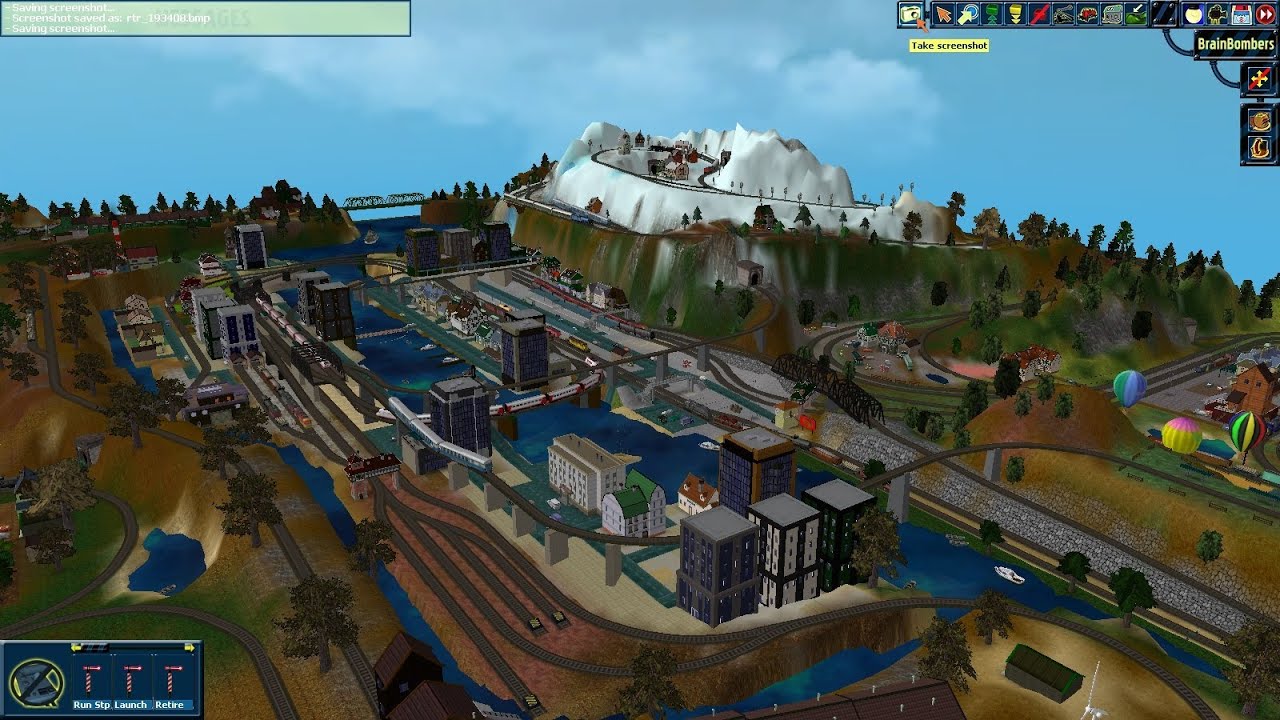
Task: Select the red crossed-out delete tool
Action: (1040, 14)
